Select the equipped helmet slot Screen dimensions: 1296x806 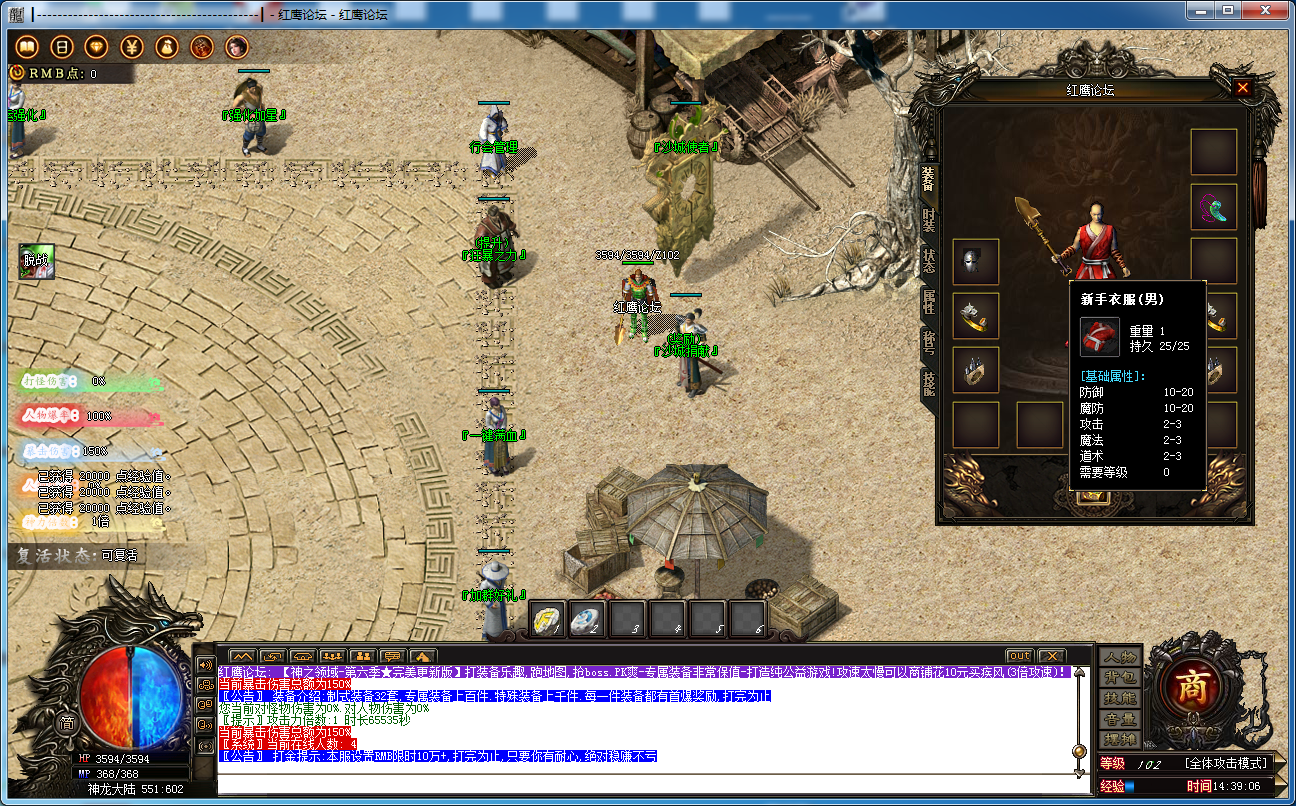[x=975, y=262]
